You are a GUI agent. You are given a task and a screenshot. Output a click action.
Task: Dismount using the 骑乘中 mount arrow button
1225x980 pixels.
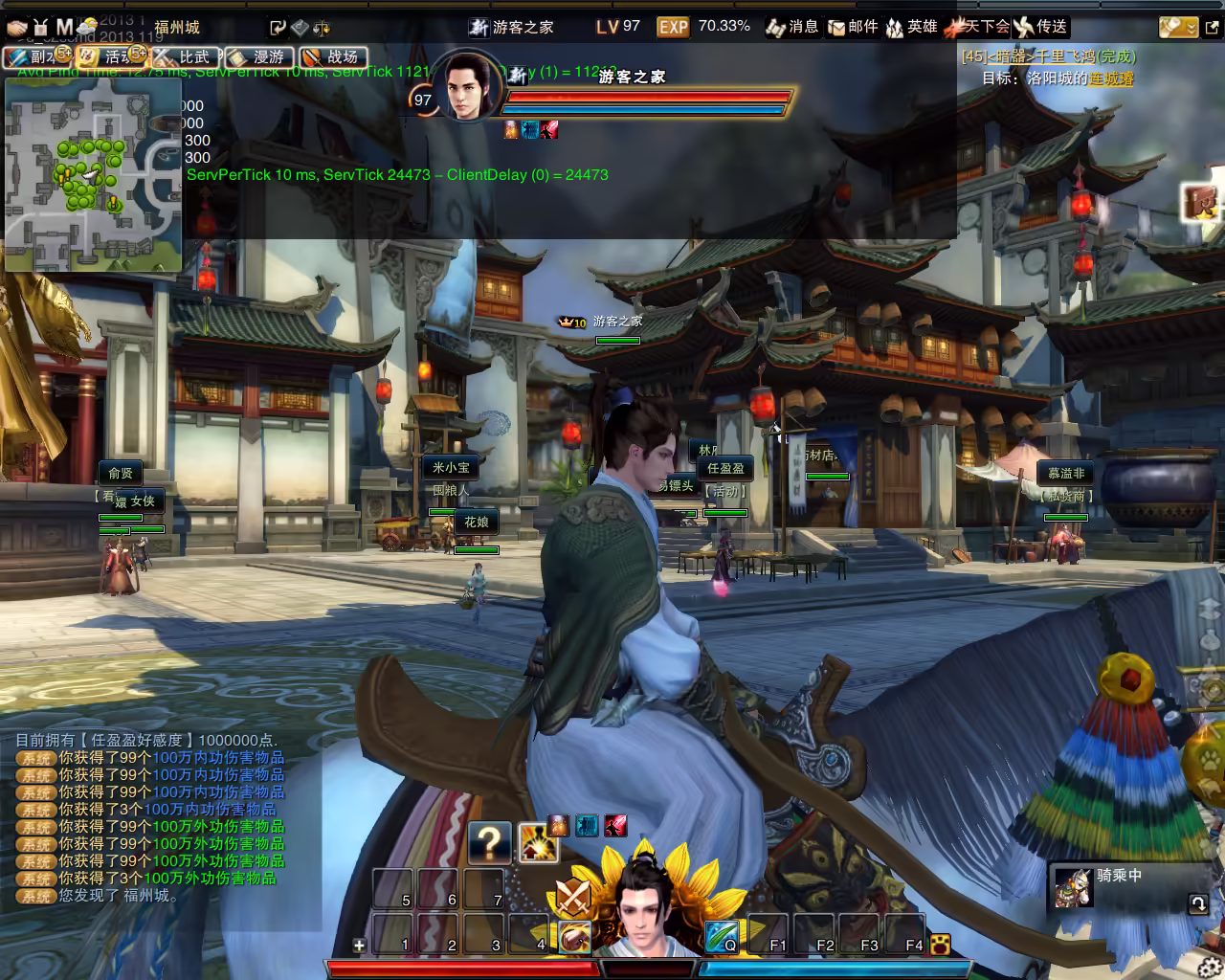click(1197, 902)
